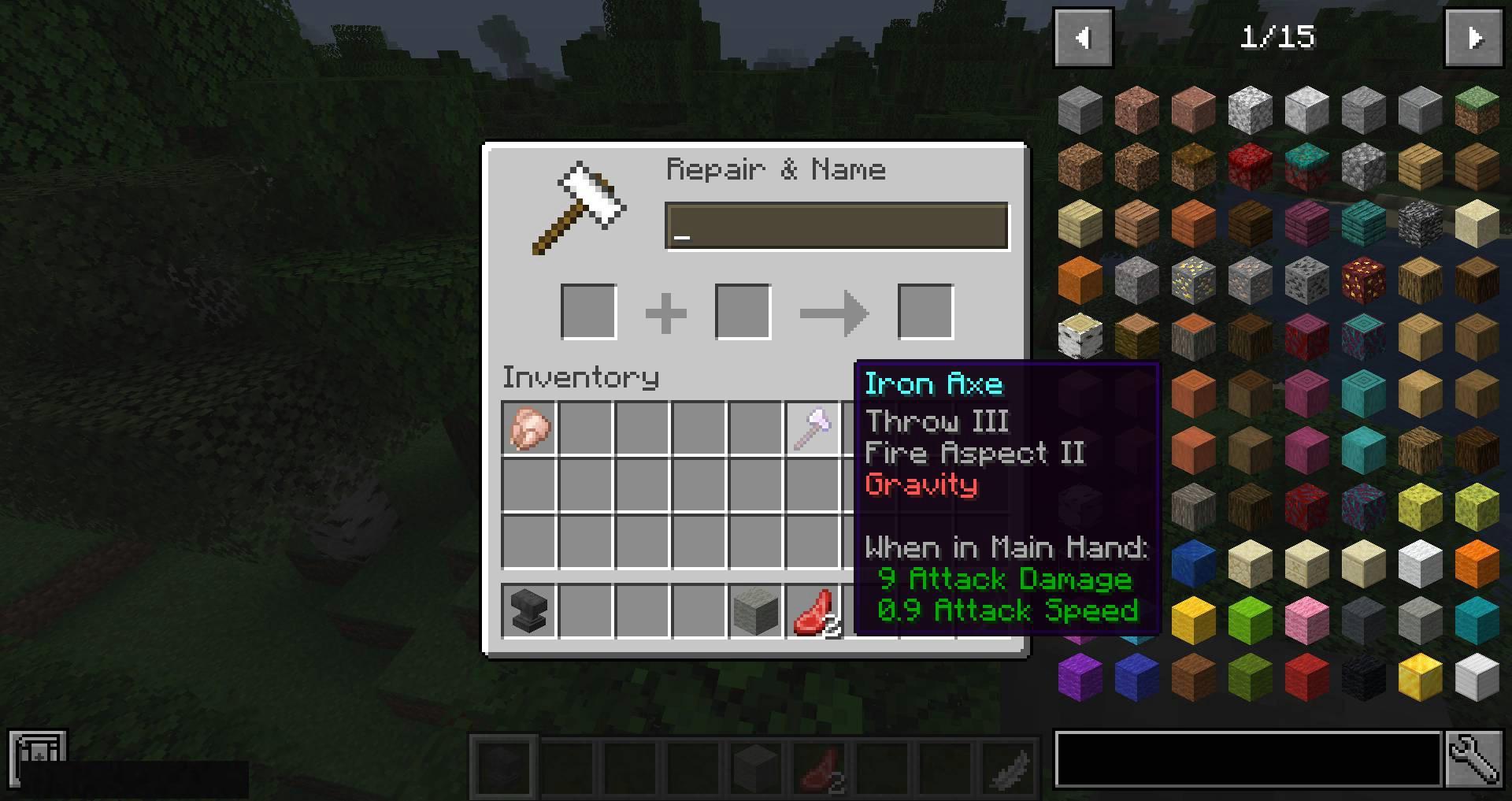The width and height of the screenshot is (1512, 801).
Task: Click the anvil output slot
Action: pos(925,312)
